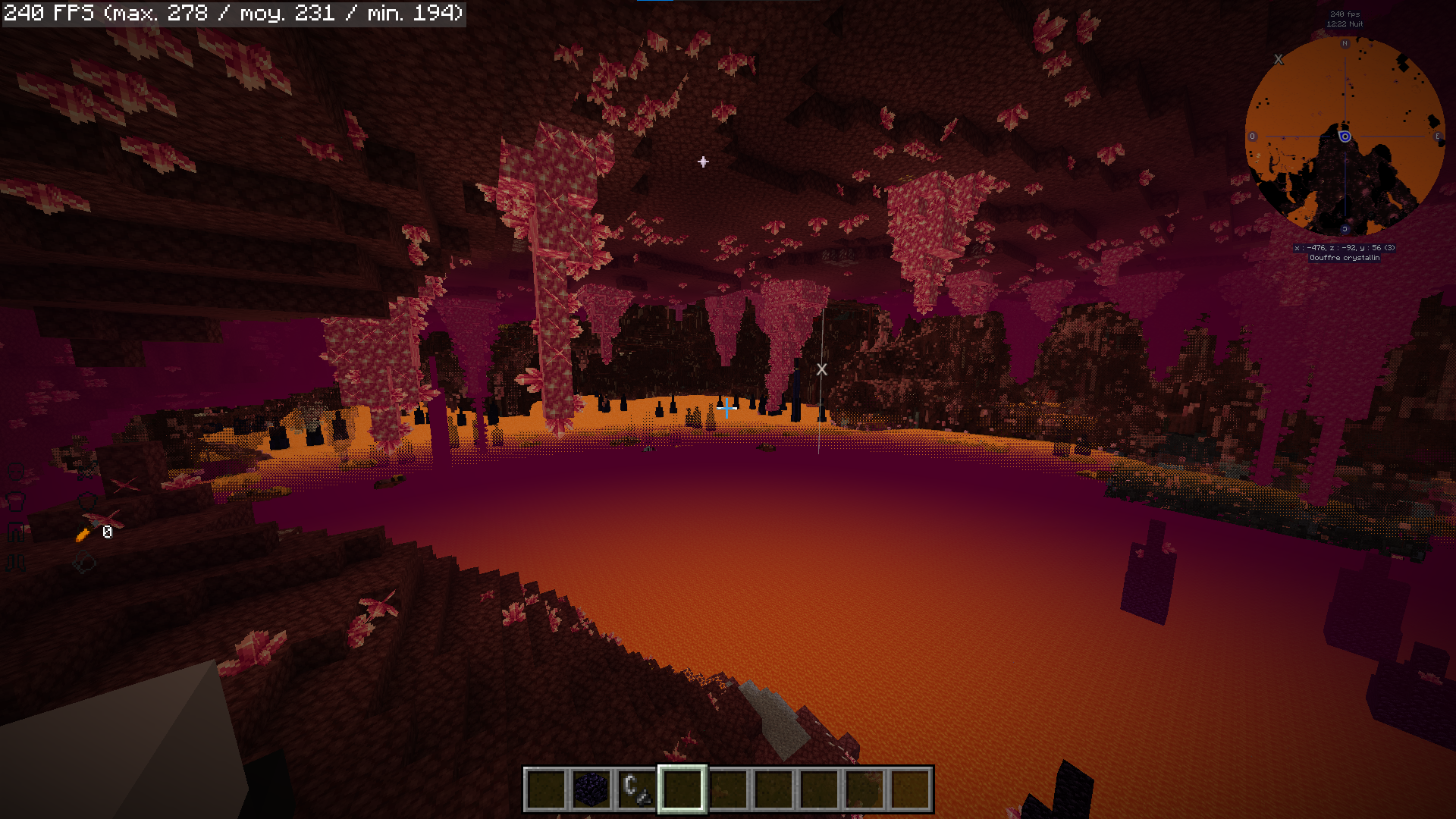
Task: Select the obsidian block hotbar slot
Action: [591, 789]
